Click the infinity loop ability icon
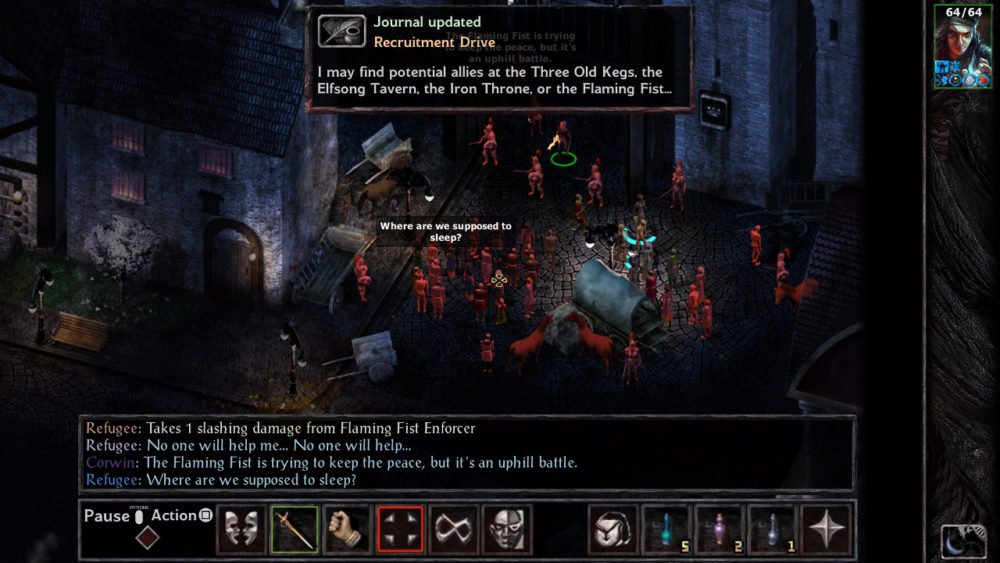The height and width of the screenshot is (563, 1000). pyautogui.click(x=454, y=529)
